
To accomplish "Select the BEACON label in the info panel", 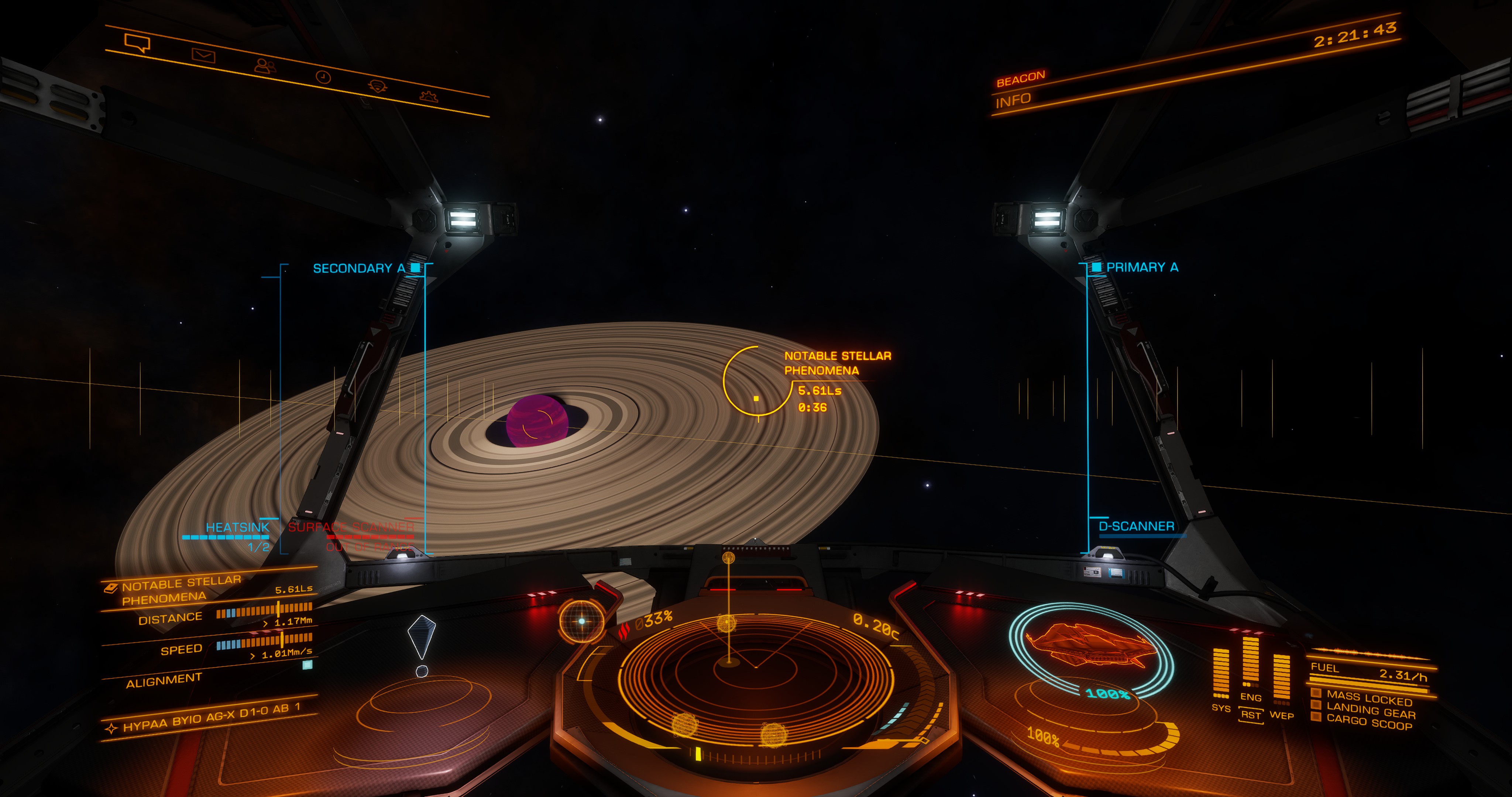I will point(1021,79).
